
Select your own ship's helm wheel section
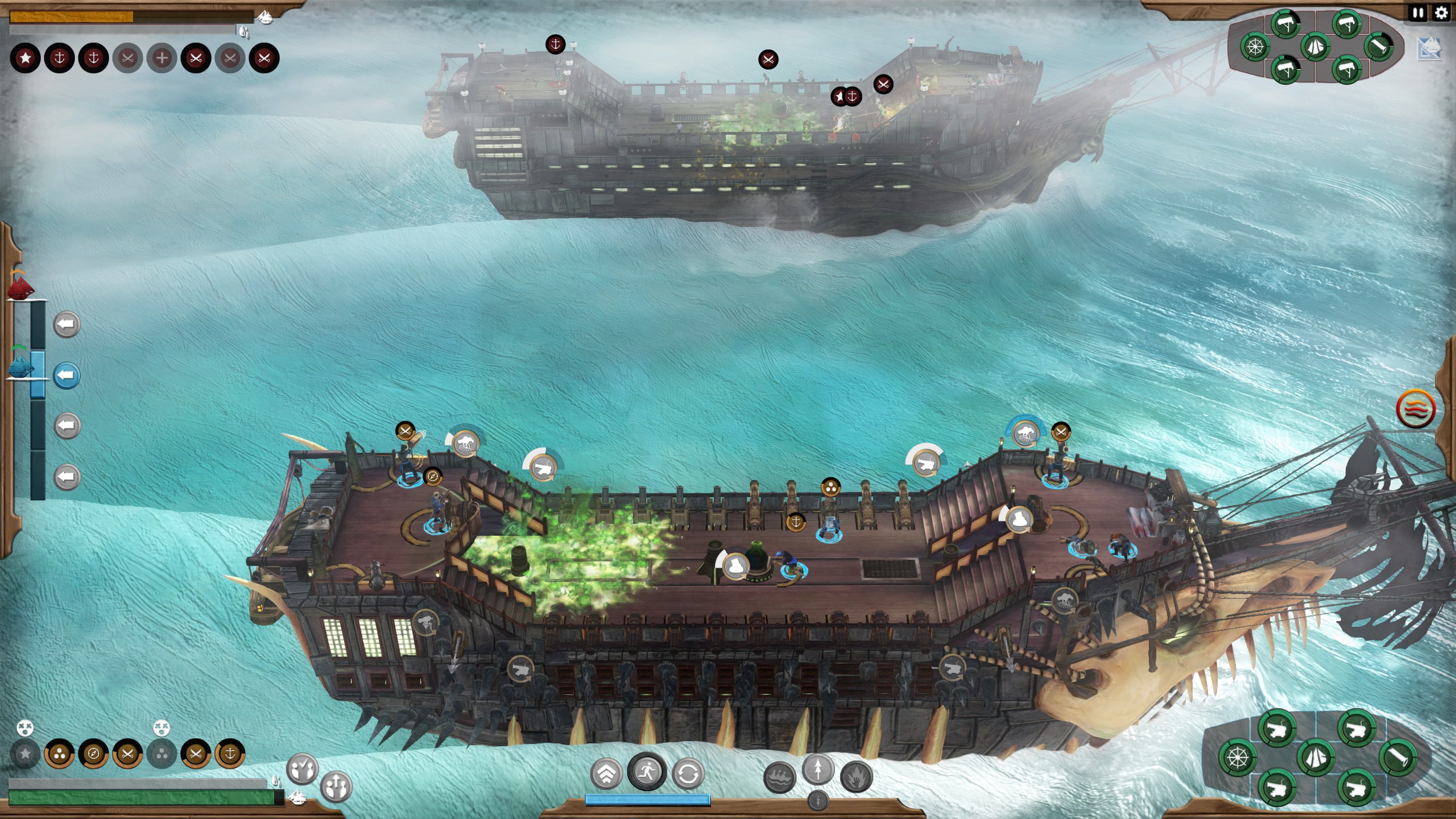coord(1238,758)
